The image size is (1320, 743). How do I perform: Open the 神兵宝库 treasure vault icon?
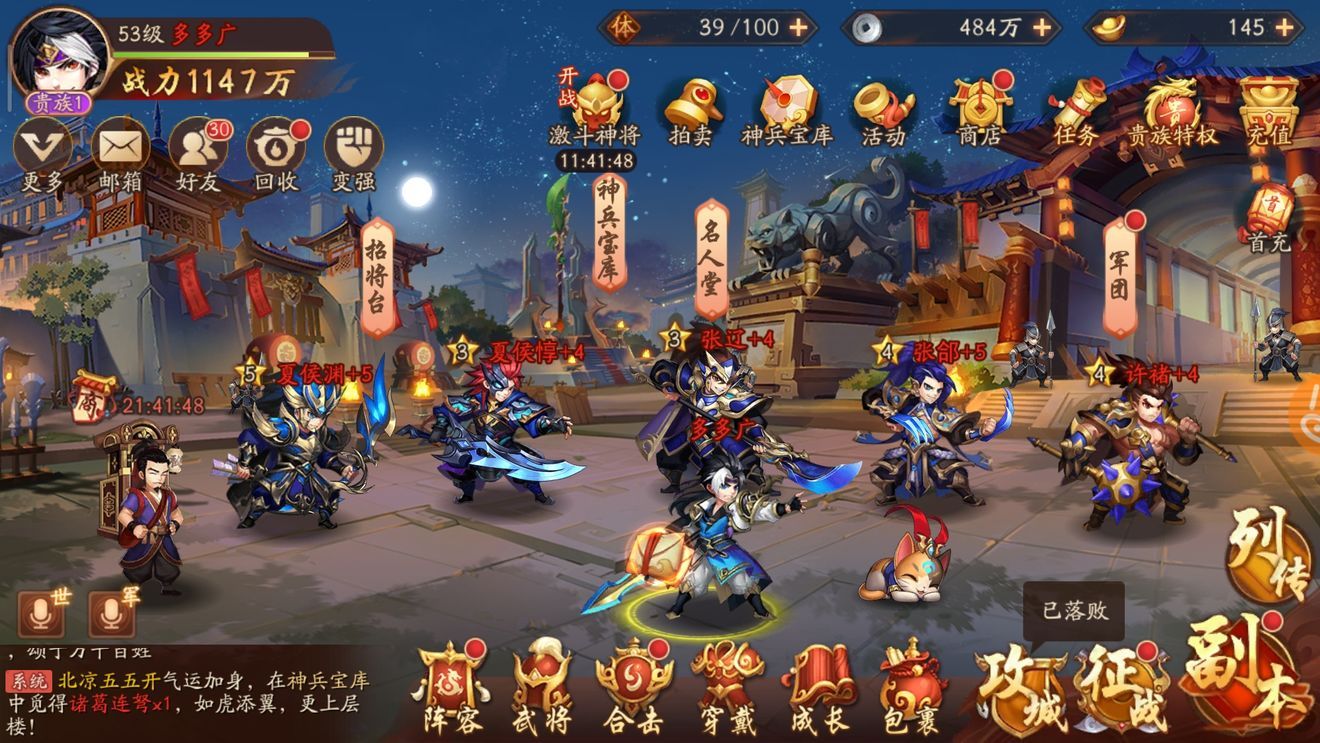(x=785, y=103)
